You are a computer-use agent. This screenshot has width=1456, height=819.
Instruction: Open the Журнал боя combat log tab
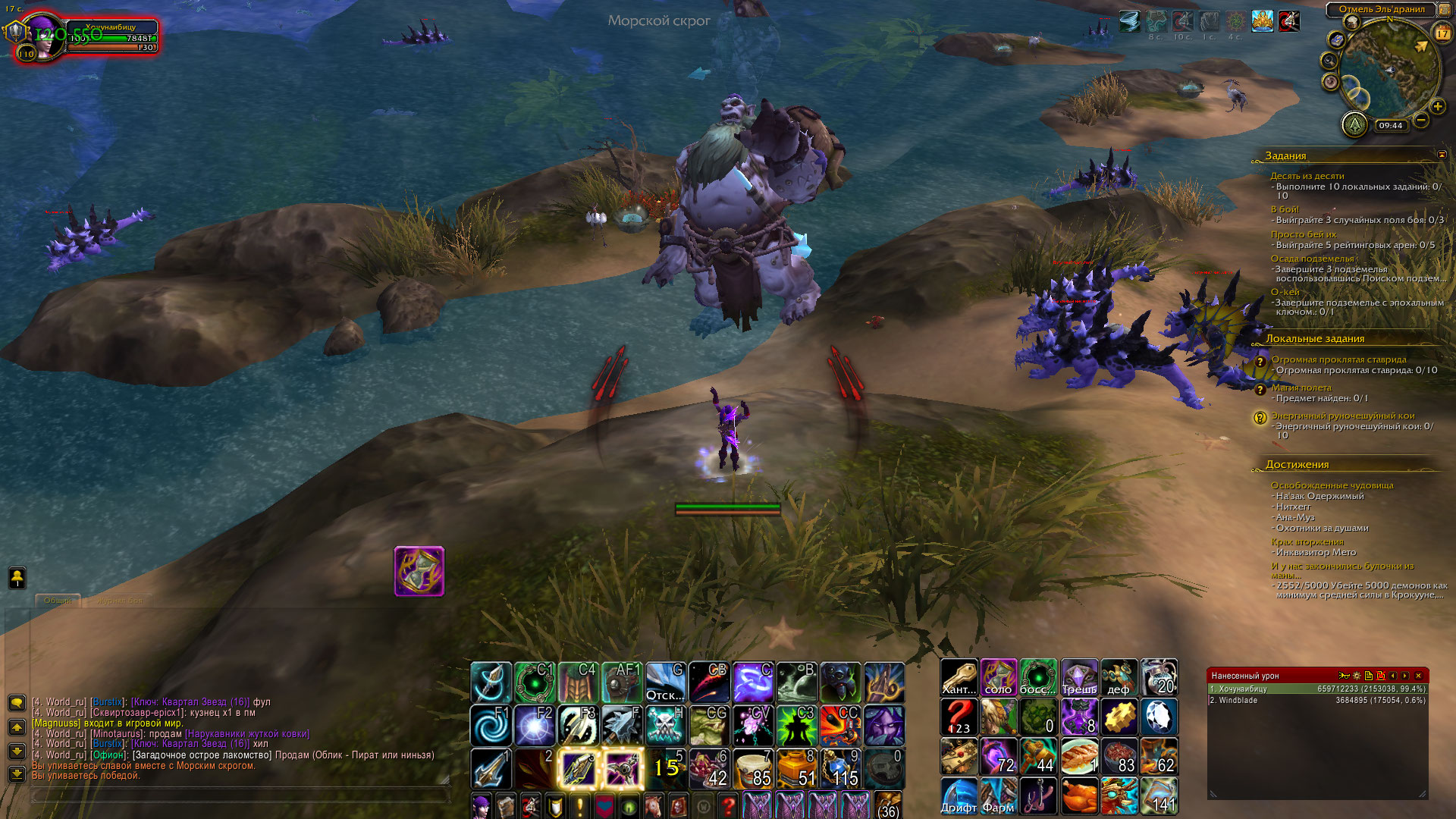[x=119, y=601]
